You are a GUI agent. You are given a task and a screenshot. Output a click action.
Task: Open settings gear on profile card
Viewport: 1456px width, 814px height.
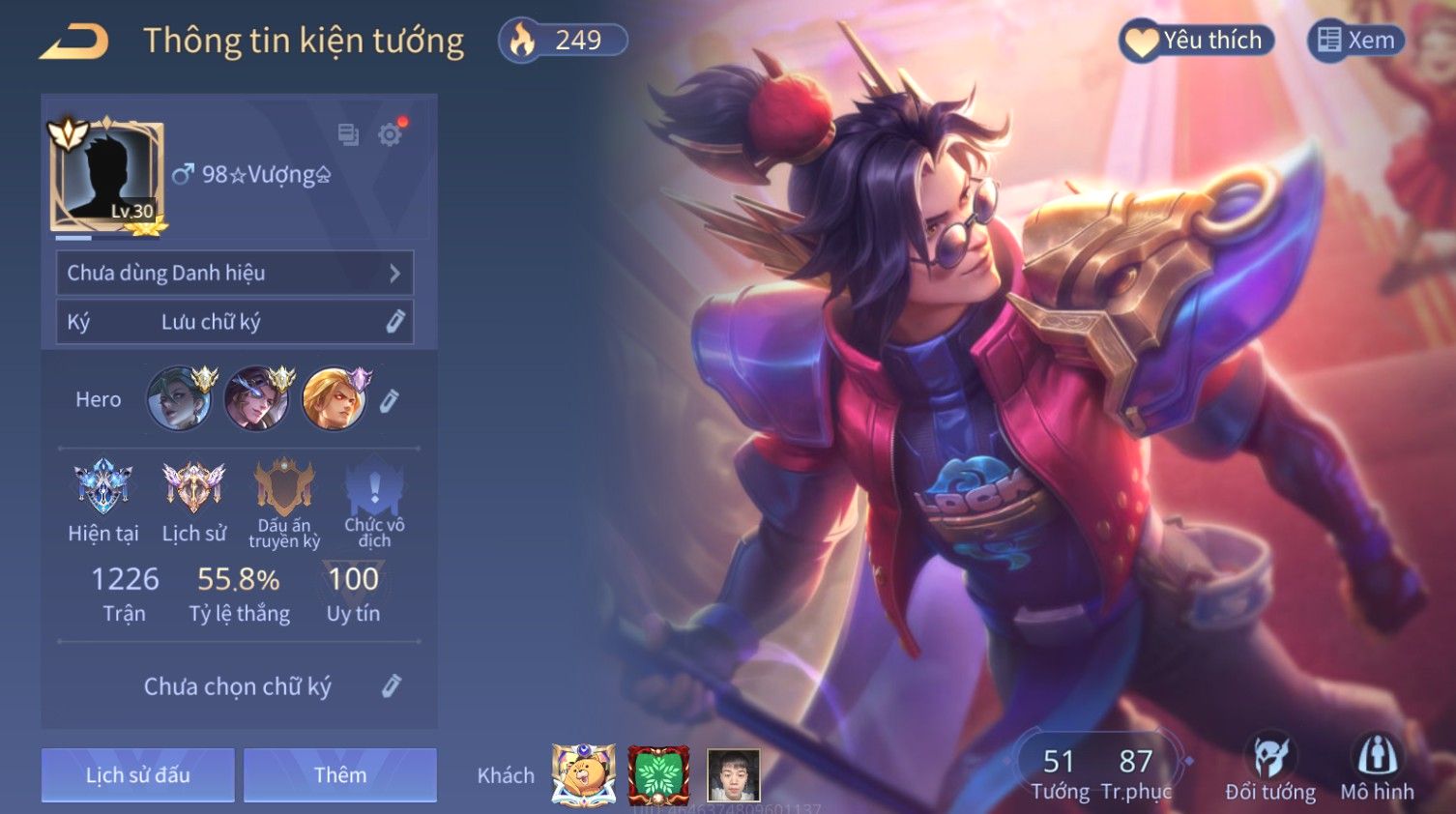pos(391,134)
